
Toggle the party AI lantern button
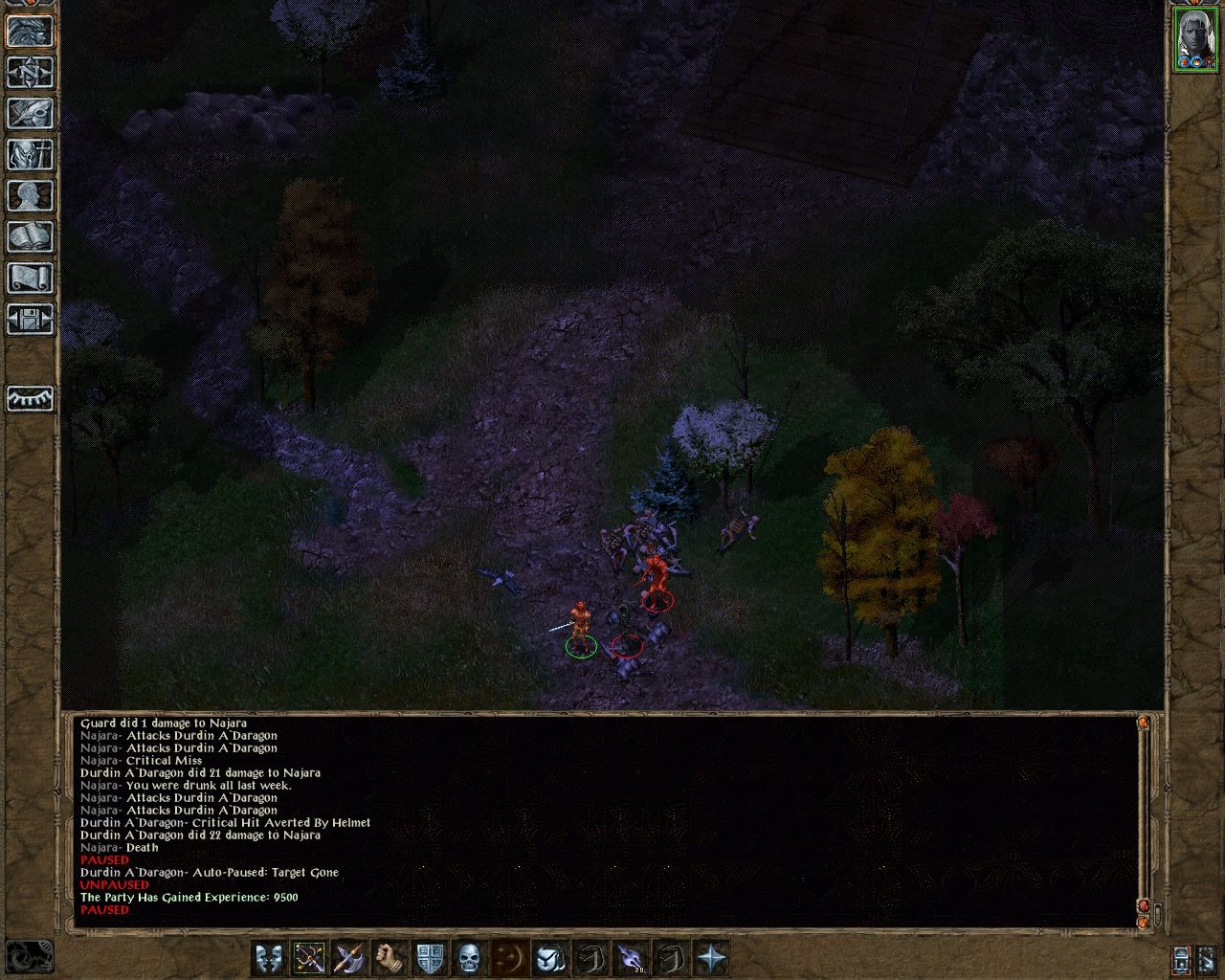(x=1181, y=958)
